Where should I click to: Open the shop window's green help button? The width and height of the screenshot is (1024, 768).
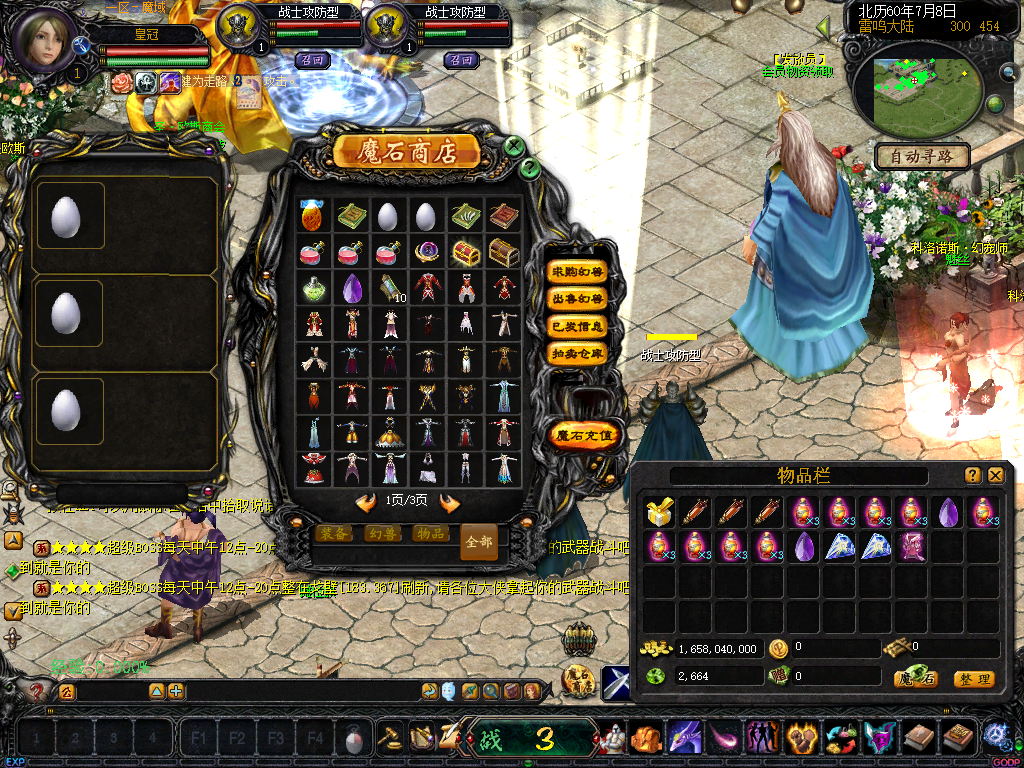click(531, 168)
